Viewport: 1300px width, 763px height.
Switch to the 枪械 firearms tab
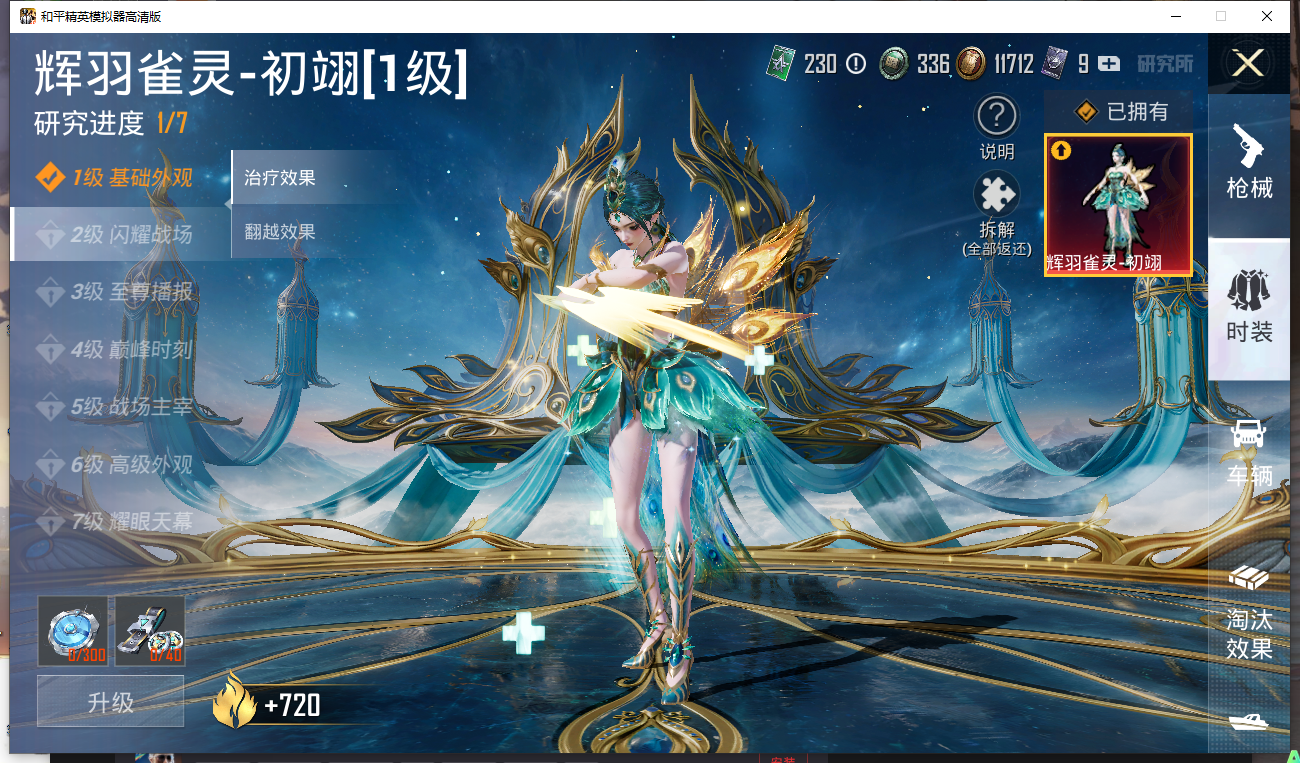pos(1249,162)
